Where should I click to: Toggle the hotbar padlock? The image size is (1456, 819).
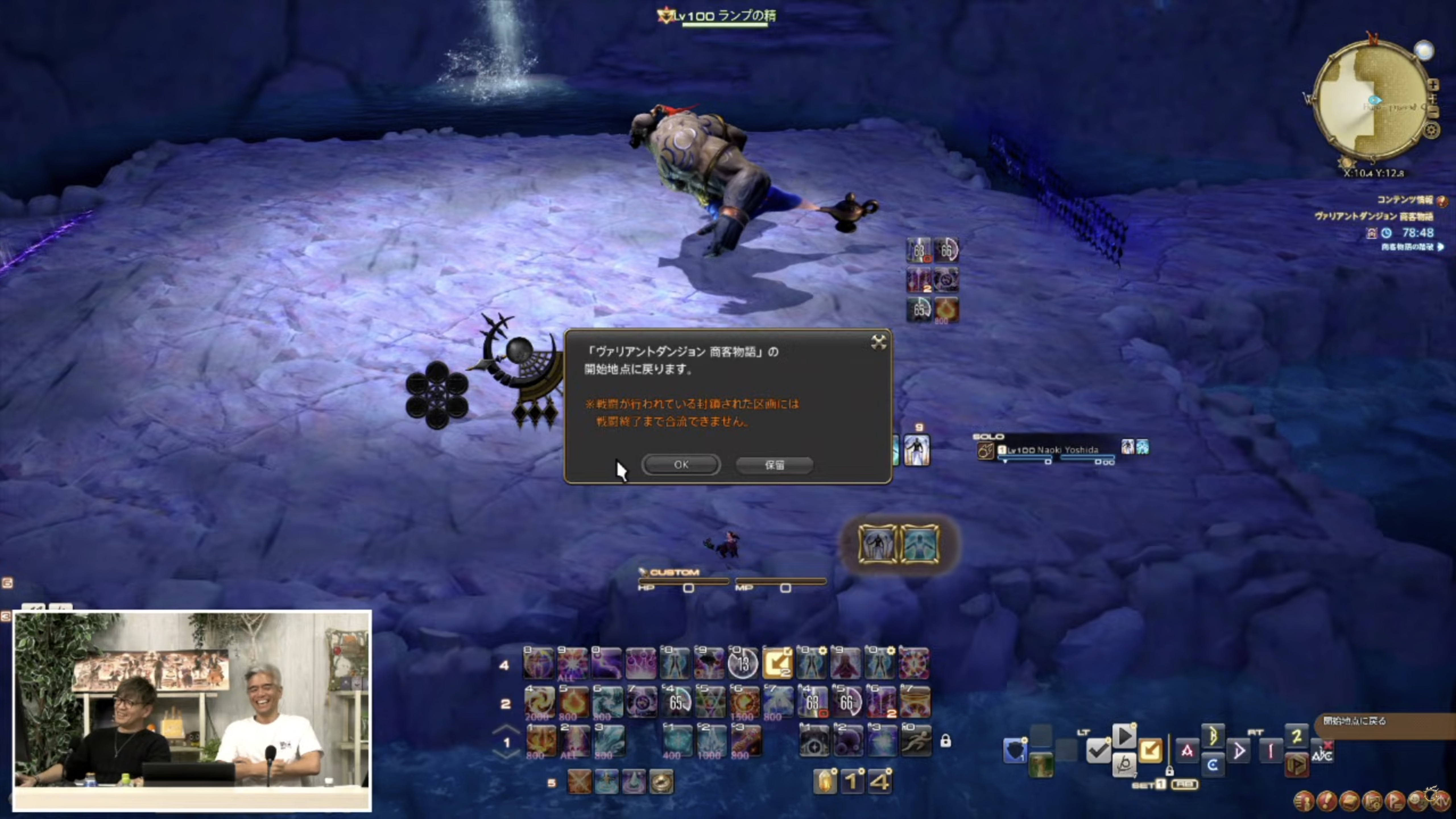[946, 741]
